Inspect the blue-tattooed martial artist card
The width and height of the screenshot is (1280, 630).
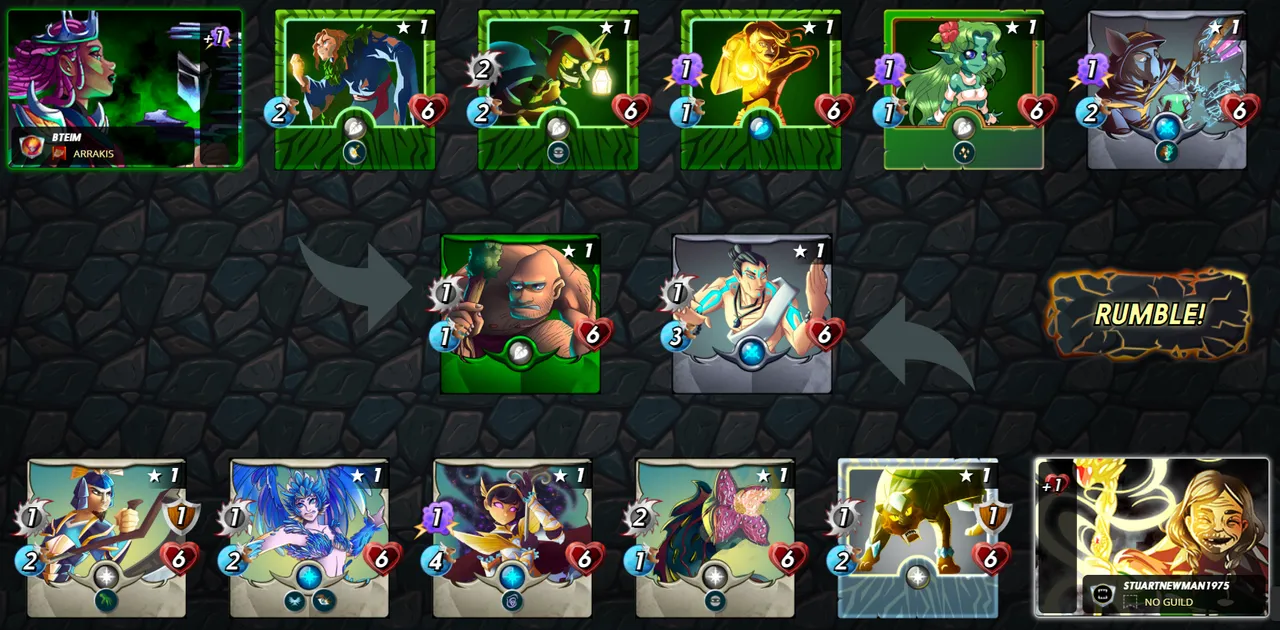pos(752,312)
